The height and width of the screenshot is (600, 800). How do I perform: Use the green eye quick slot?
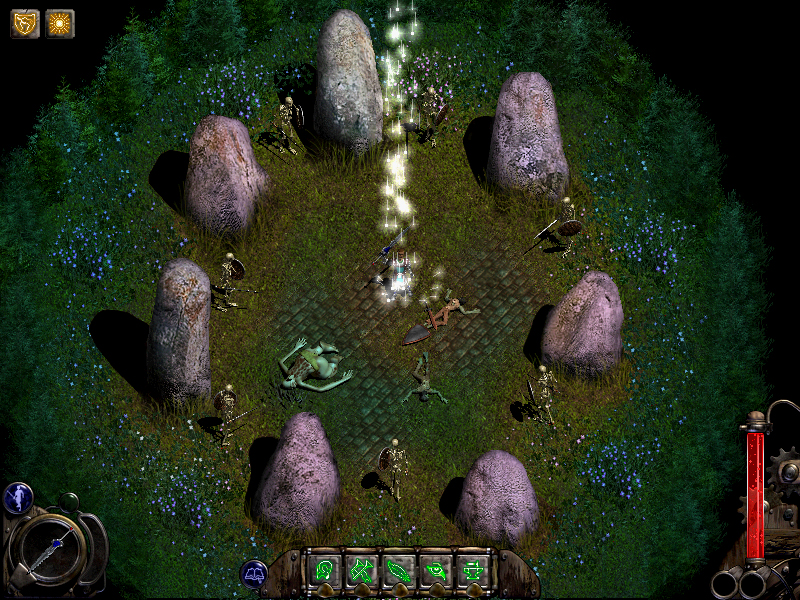tap(435, 571)
